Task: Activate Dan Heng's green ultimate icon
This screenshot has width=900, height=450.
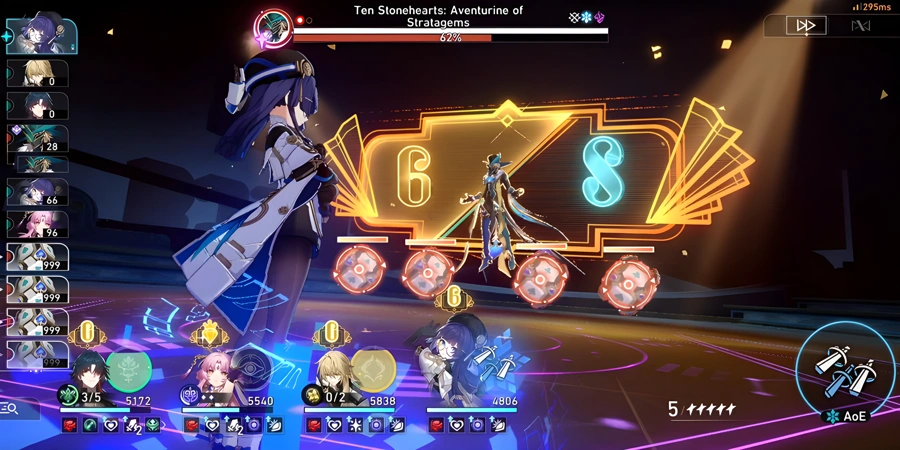Action: coord(128,367)
